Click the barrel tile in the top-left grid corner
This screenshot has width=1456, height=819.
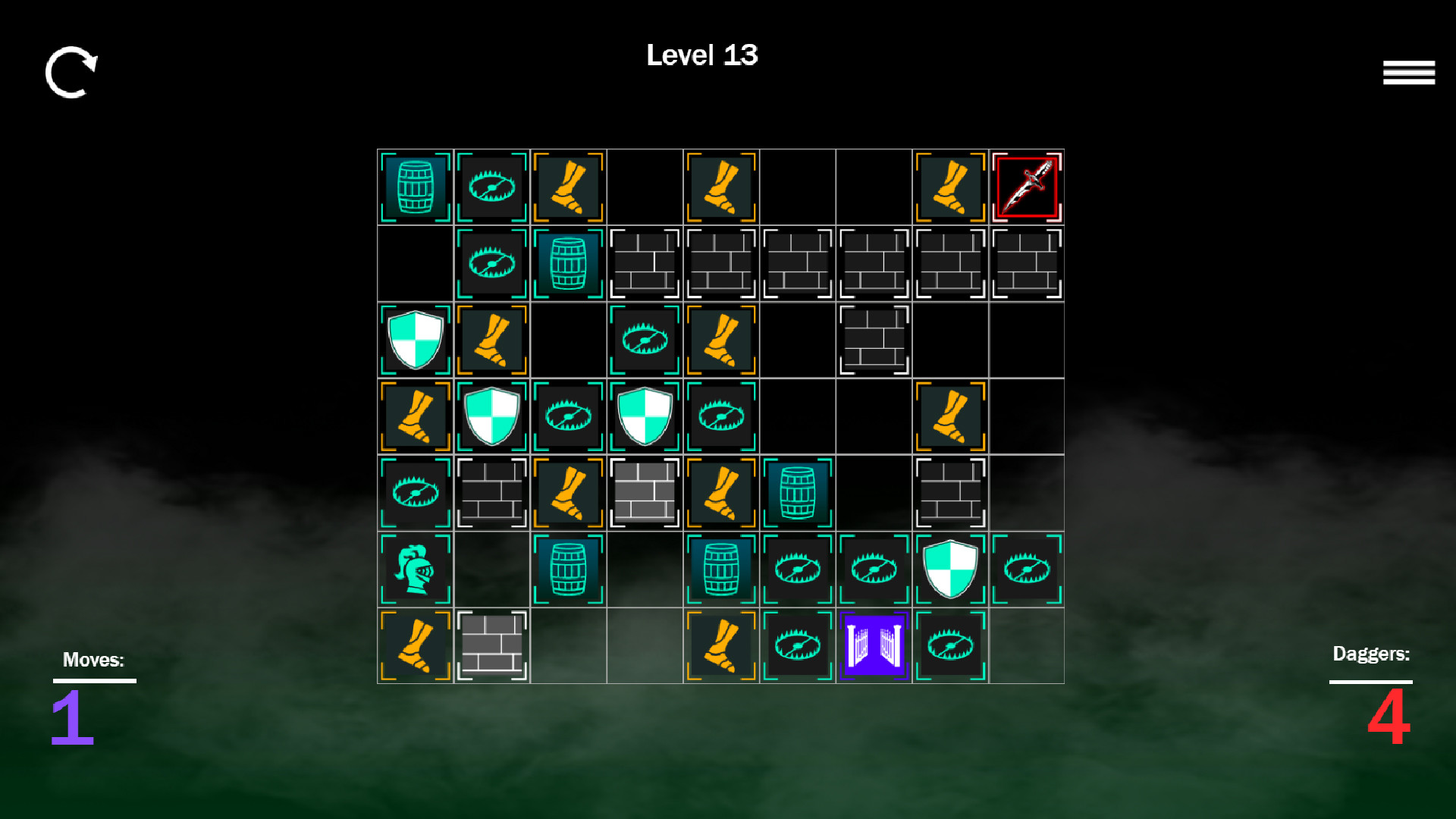coord(416,187)
